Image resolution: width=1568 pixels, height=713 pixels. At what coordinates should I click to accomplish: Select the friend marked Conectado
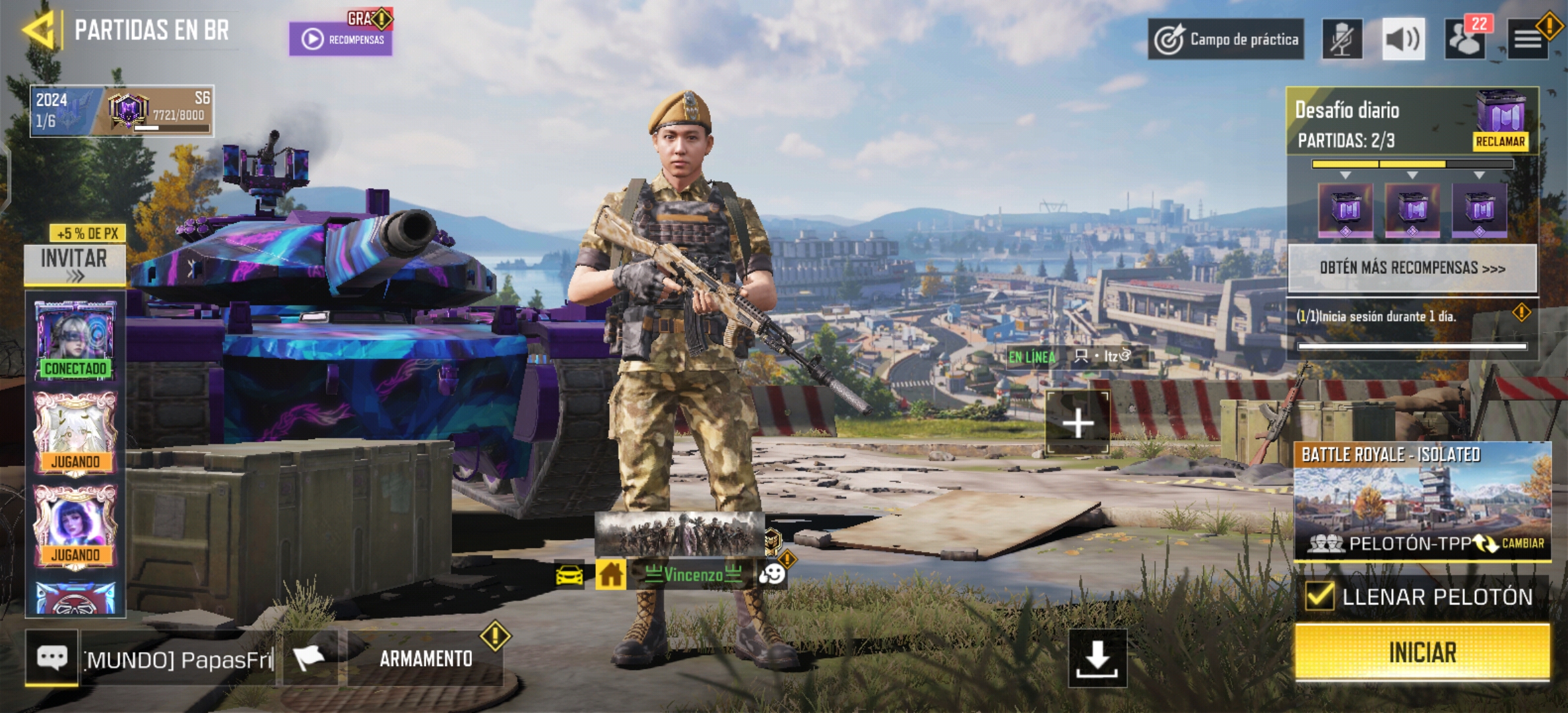click(x=75, y=338)
